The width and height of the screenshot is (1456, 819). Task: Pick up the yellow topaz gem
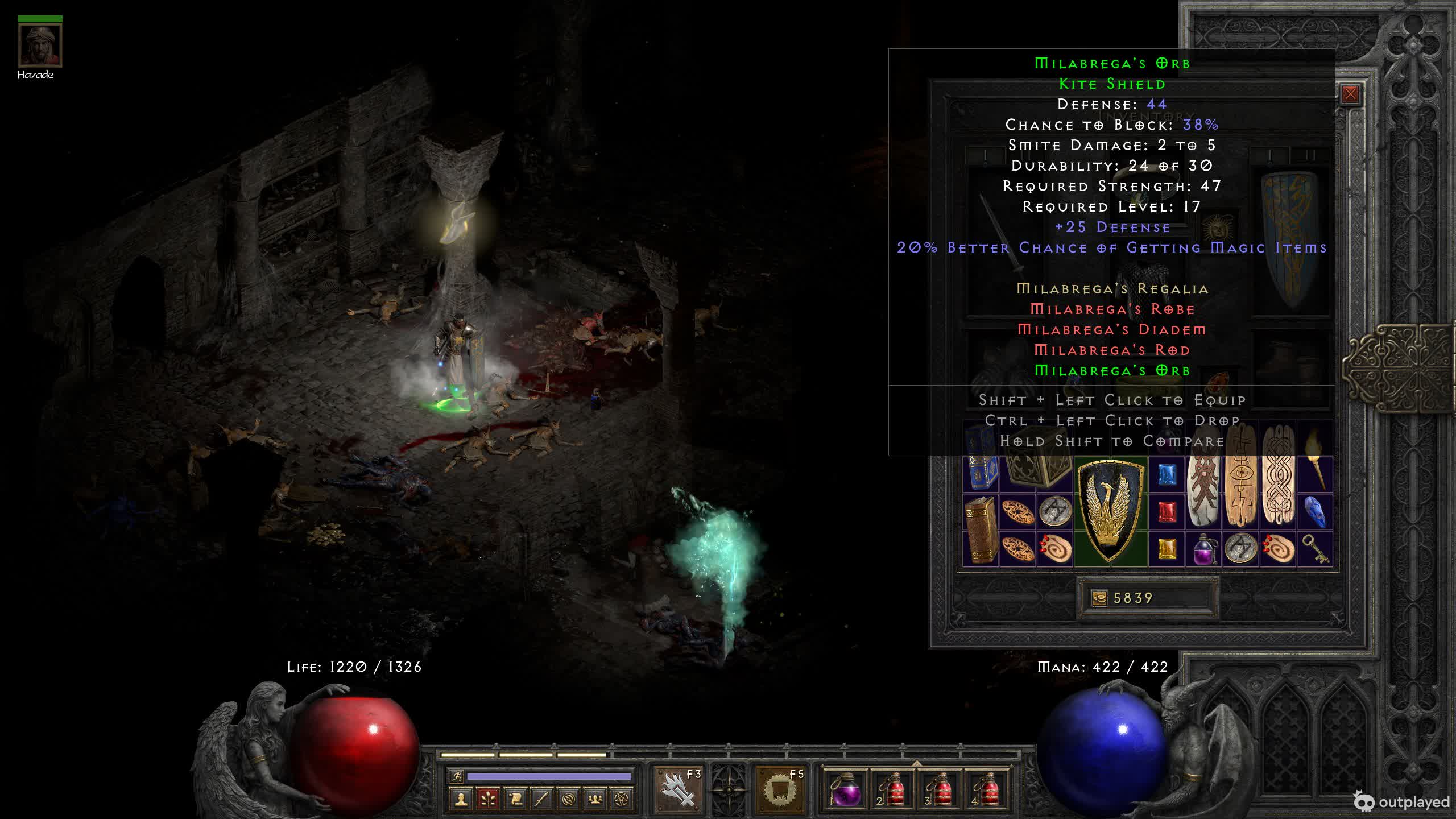coord(1167,549)
